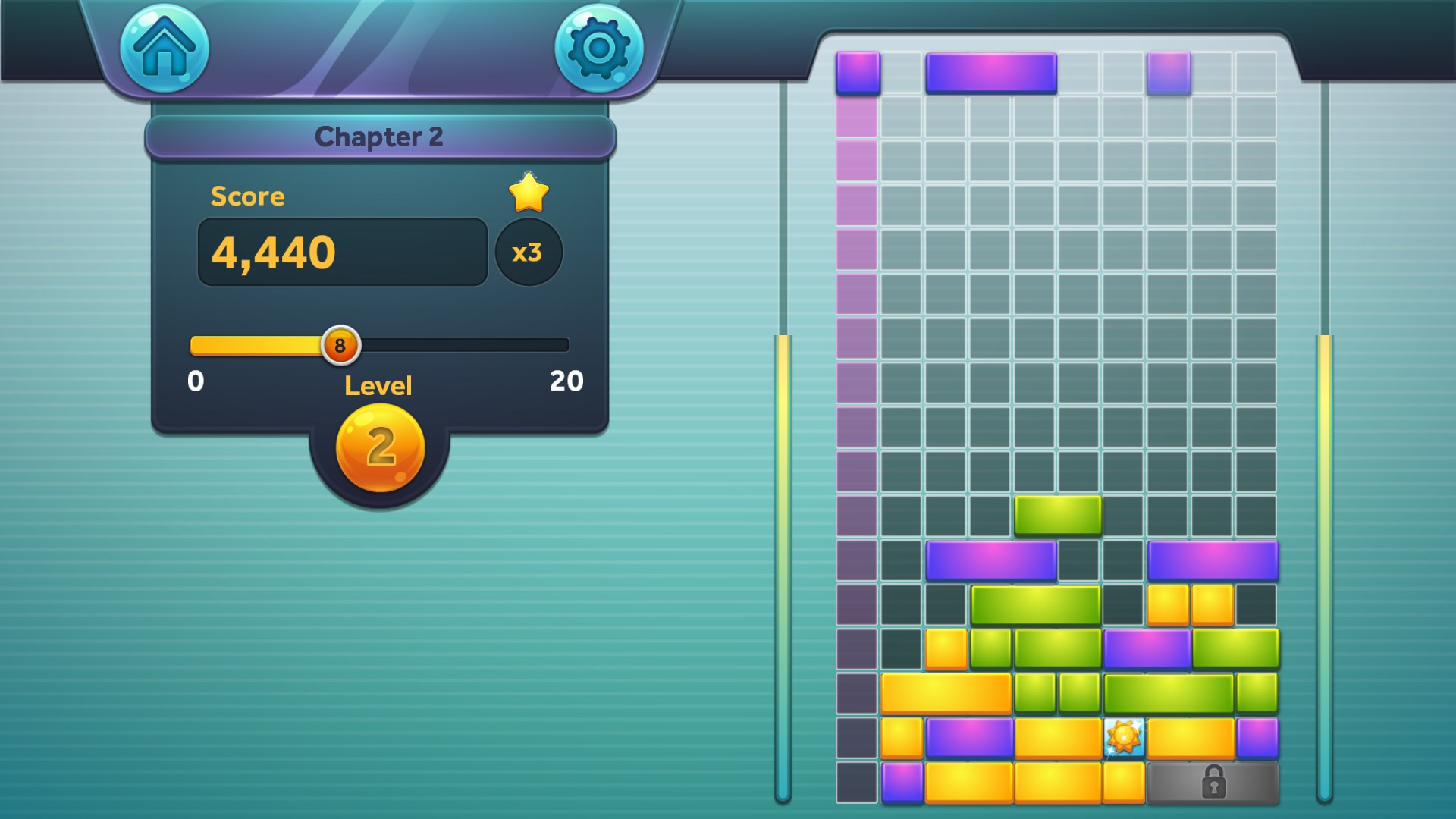Click the pink column on the grid's left side
This screenshot has width=1456, height=819.
click(856, 303)
